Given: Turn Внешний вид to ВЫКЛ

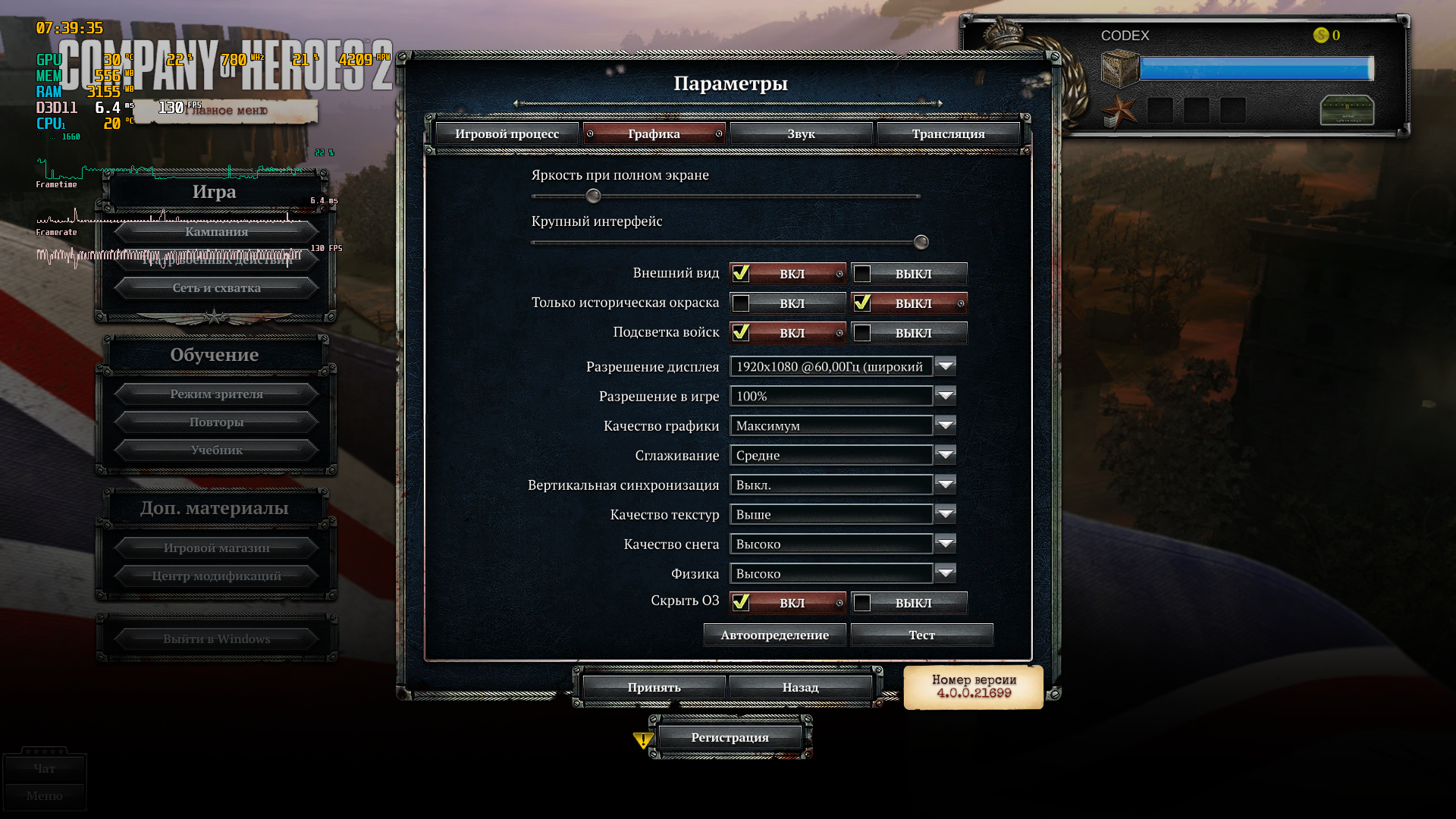Looking at the screenshot, I should pyautogui.click(x=909, y=274).
